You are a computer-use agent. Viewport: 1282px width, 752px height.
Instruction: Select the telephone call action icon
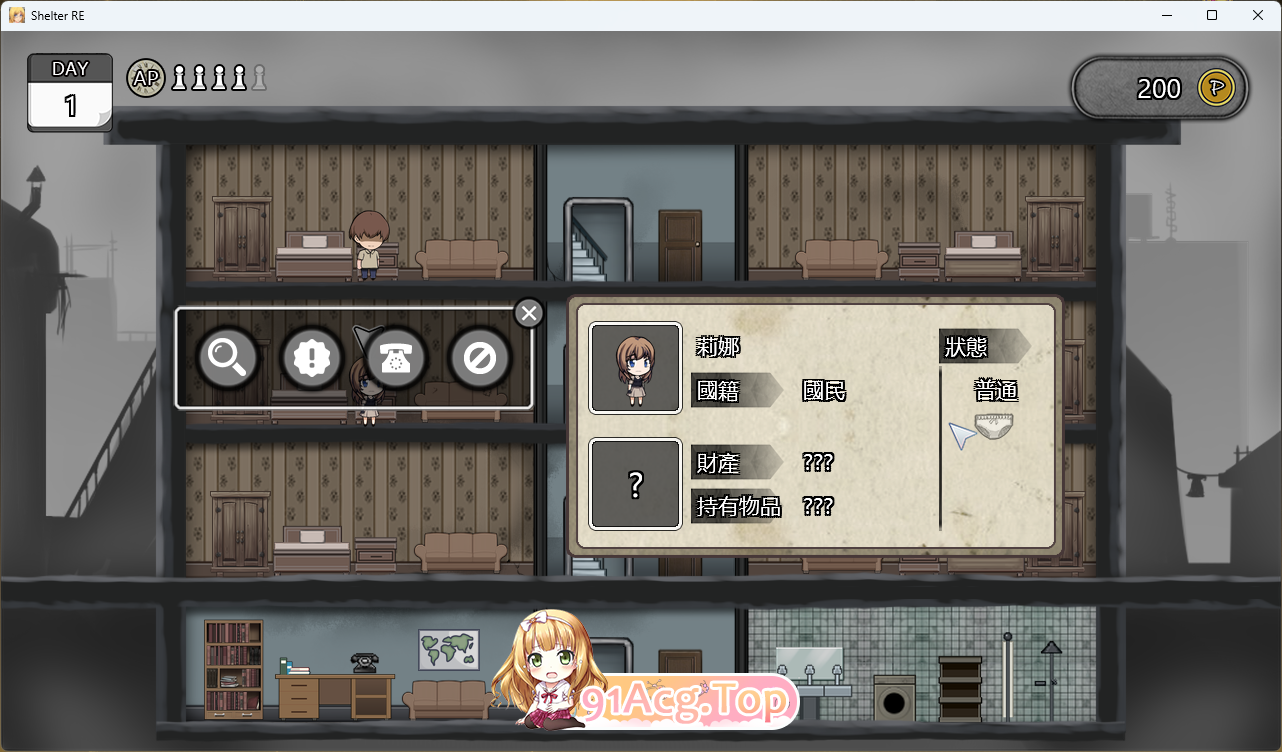pos(395,358)
